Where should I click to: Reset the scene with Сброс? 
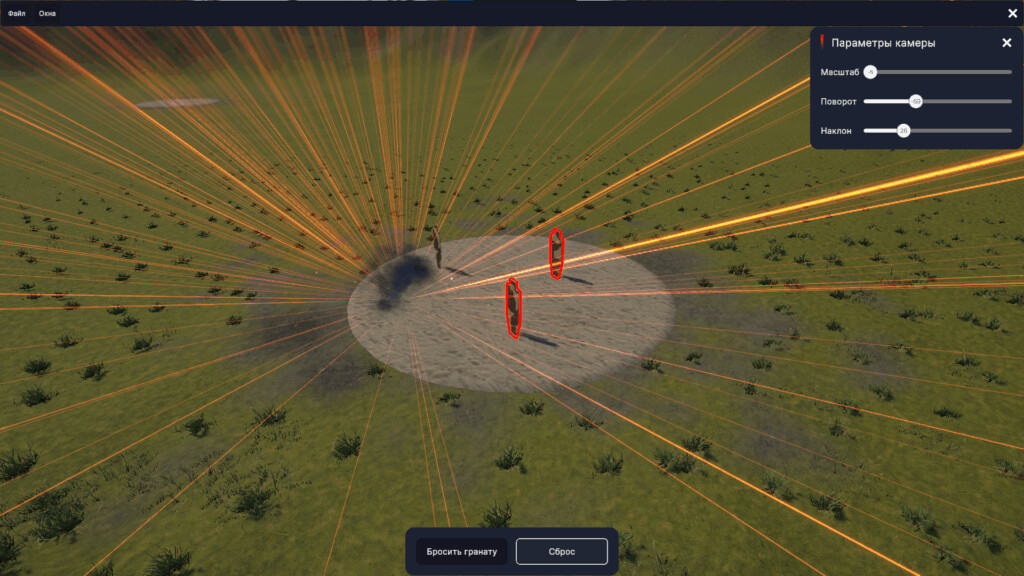[x=561, y=552]
